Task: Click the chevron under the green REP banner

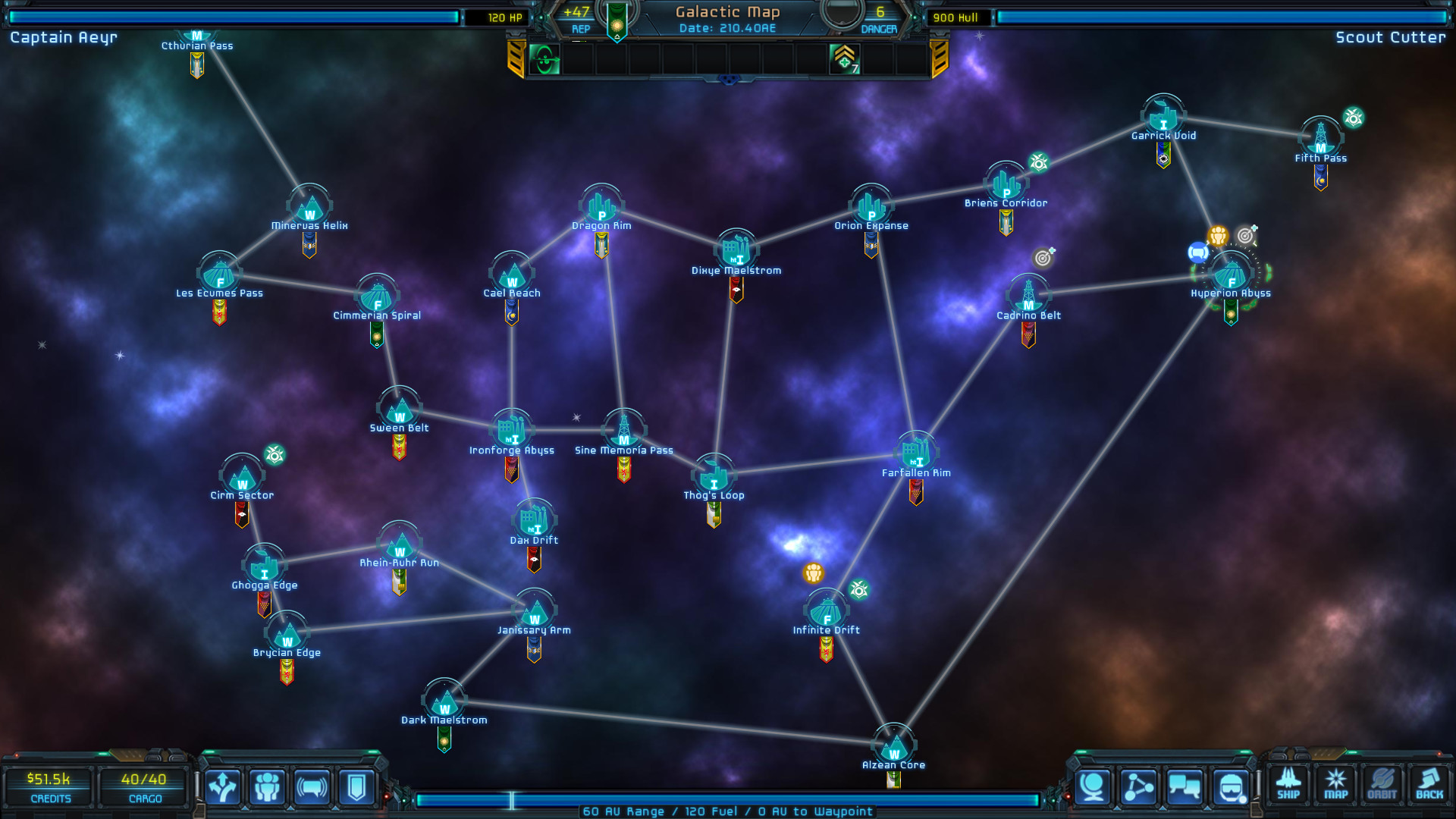Action: (617, 36)
